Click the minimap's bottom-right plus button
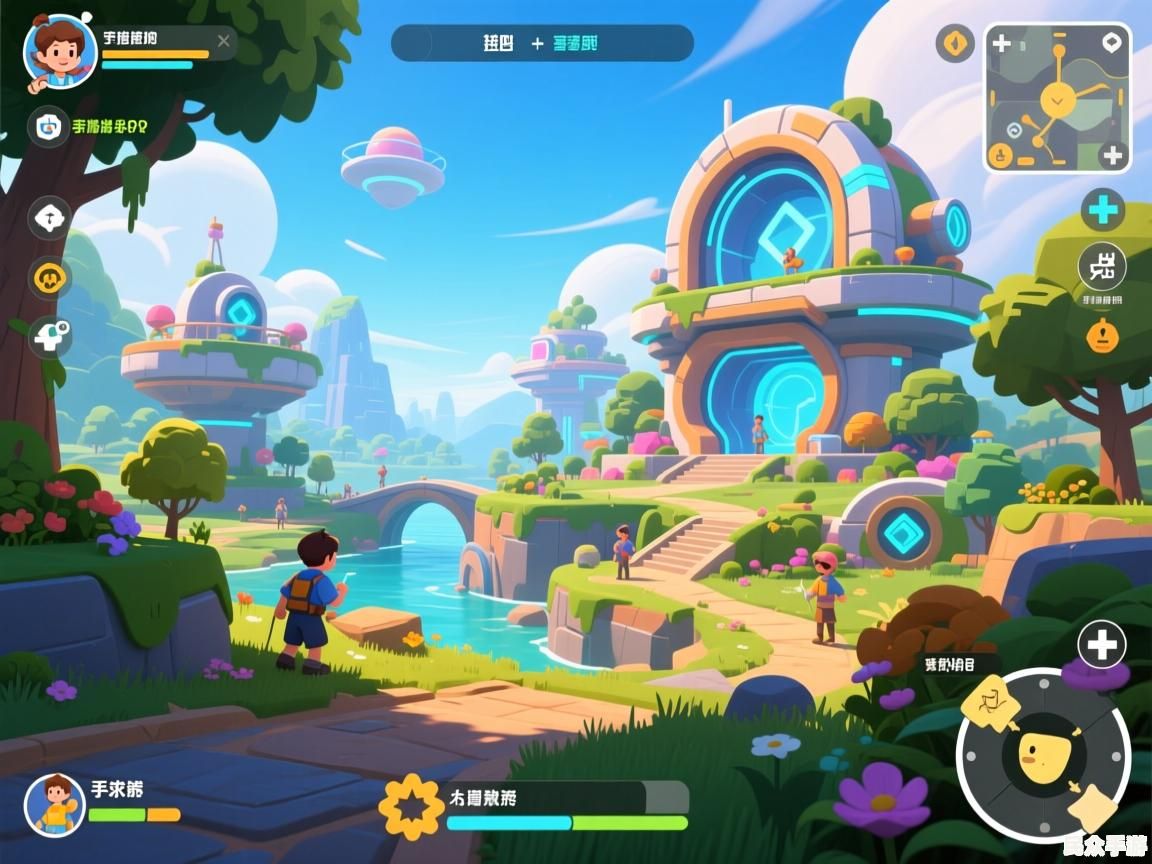Viewport: 1152px width, 864px height. 1113,155
